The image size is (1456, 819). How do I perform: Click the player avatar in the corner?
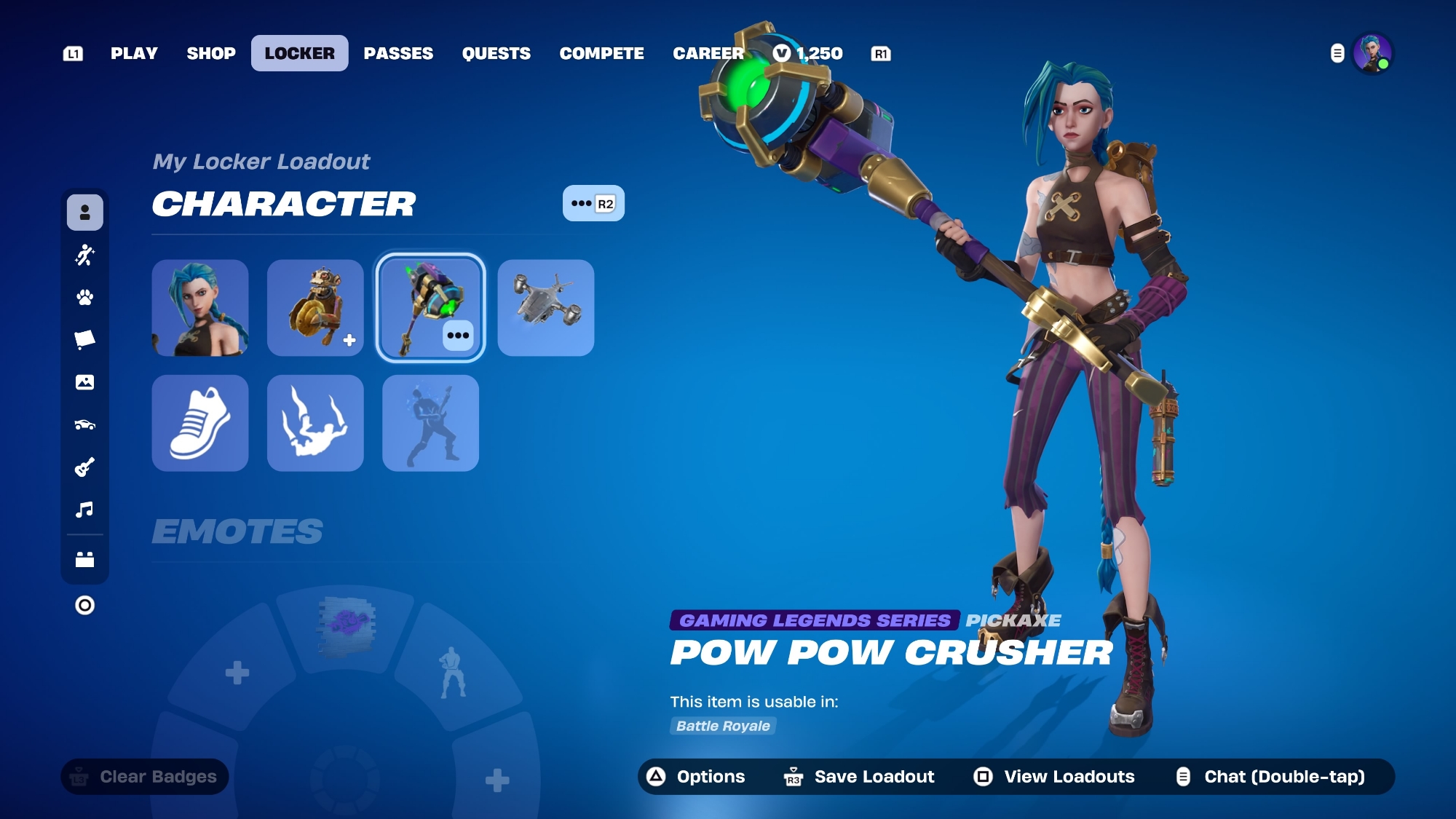1372,53
